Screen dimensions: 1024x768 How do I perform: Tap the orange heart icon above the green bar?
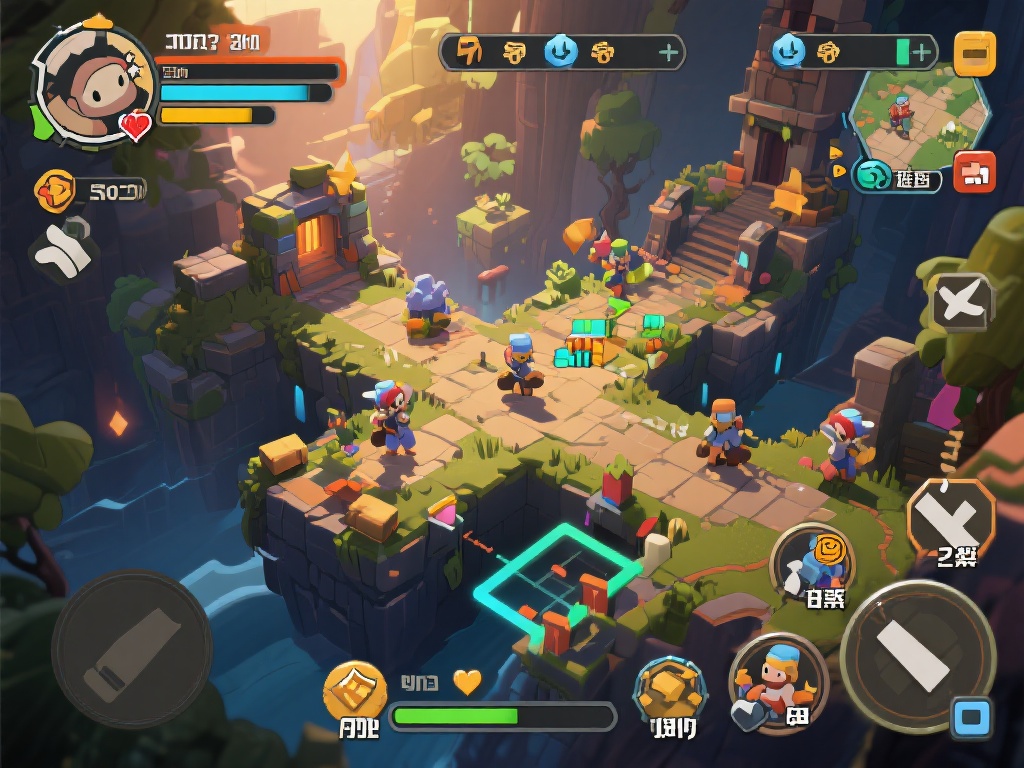tap(467, 682)
